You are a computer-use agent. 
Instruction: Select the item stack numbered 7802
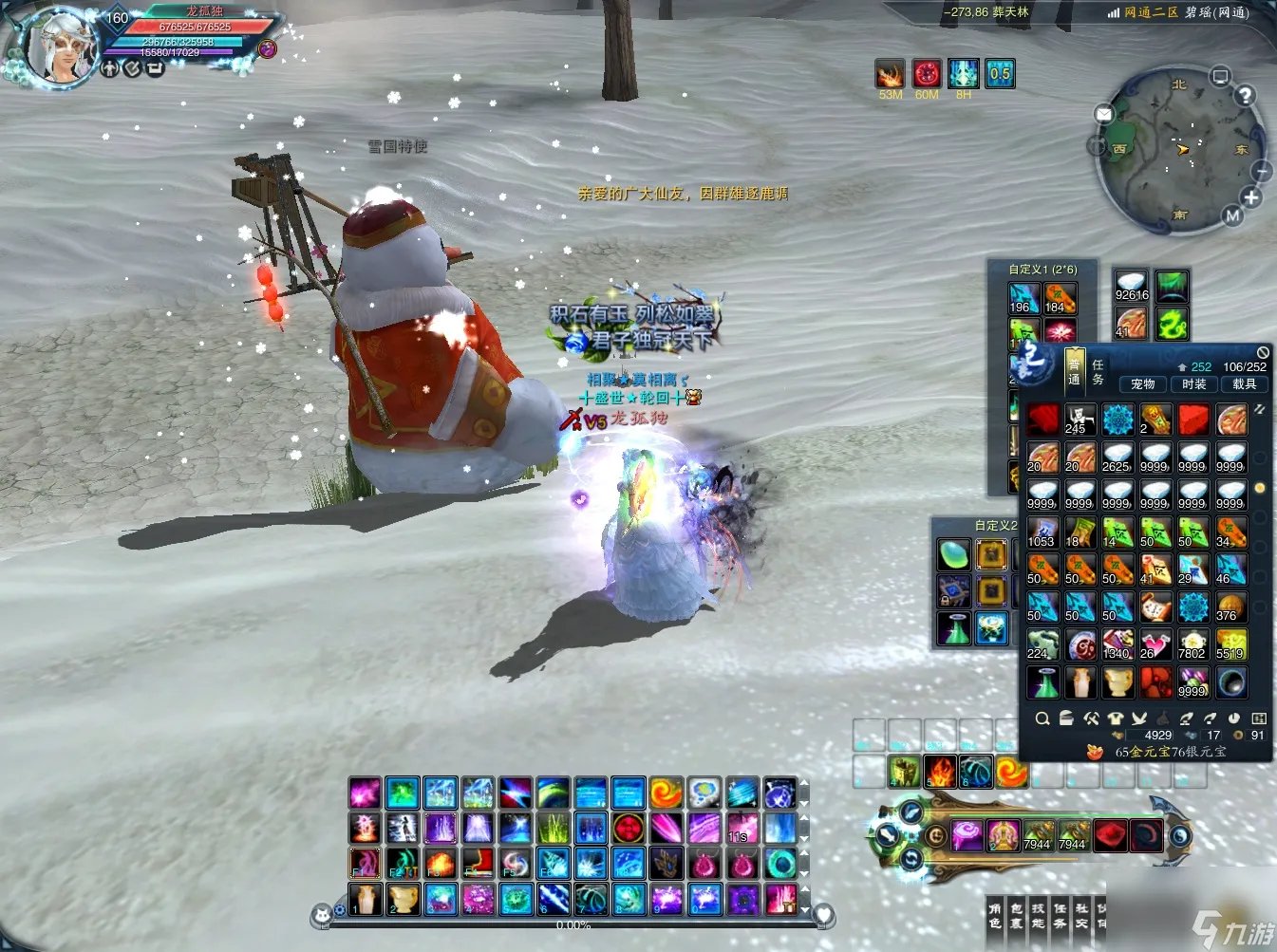click(x=1192, y=644)
